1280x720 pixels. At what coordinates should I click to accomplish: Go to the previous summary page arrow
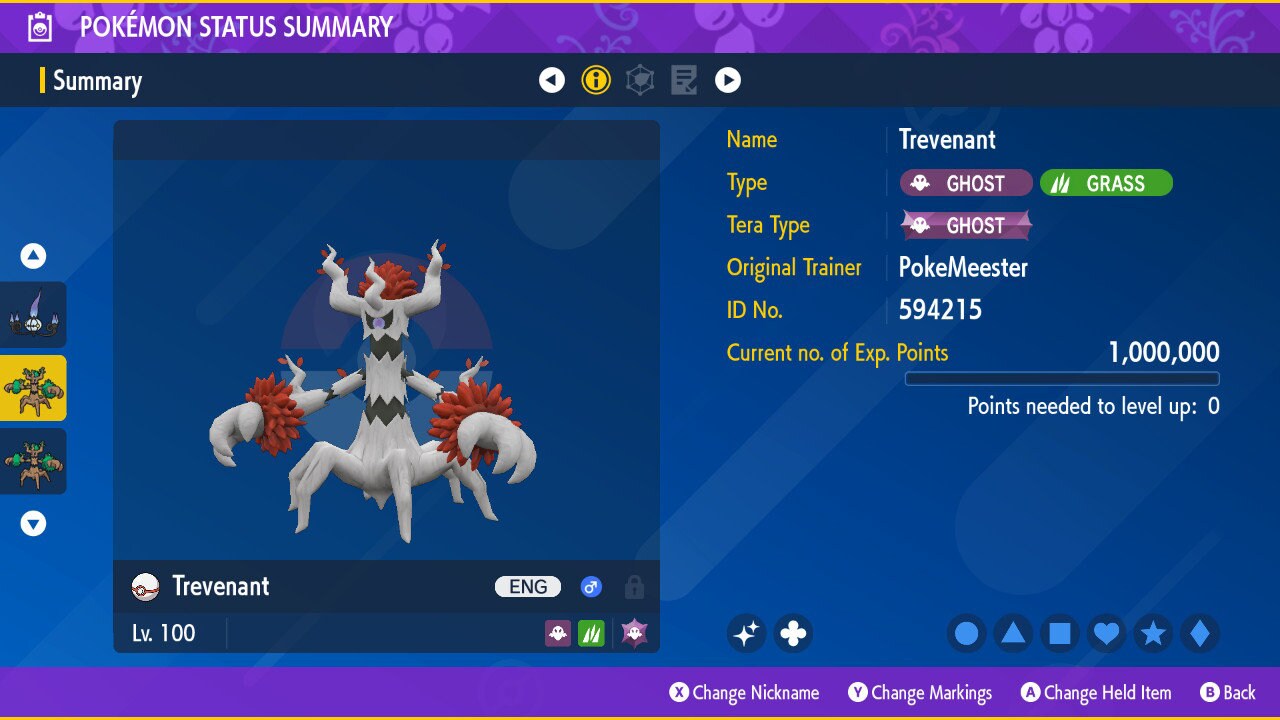pos(552,80)
